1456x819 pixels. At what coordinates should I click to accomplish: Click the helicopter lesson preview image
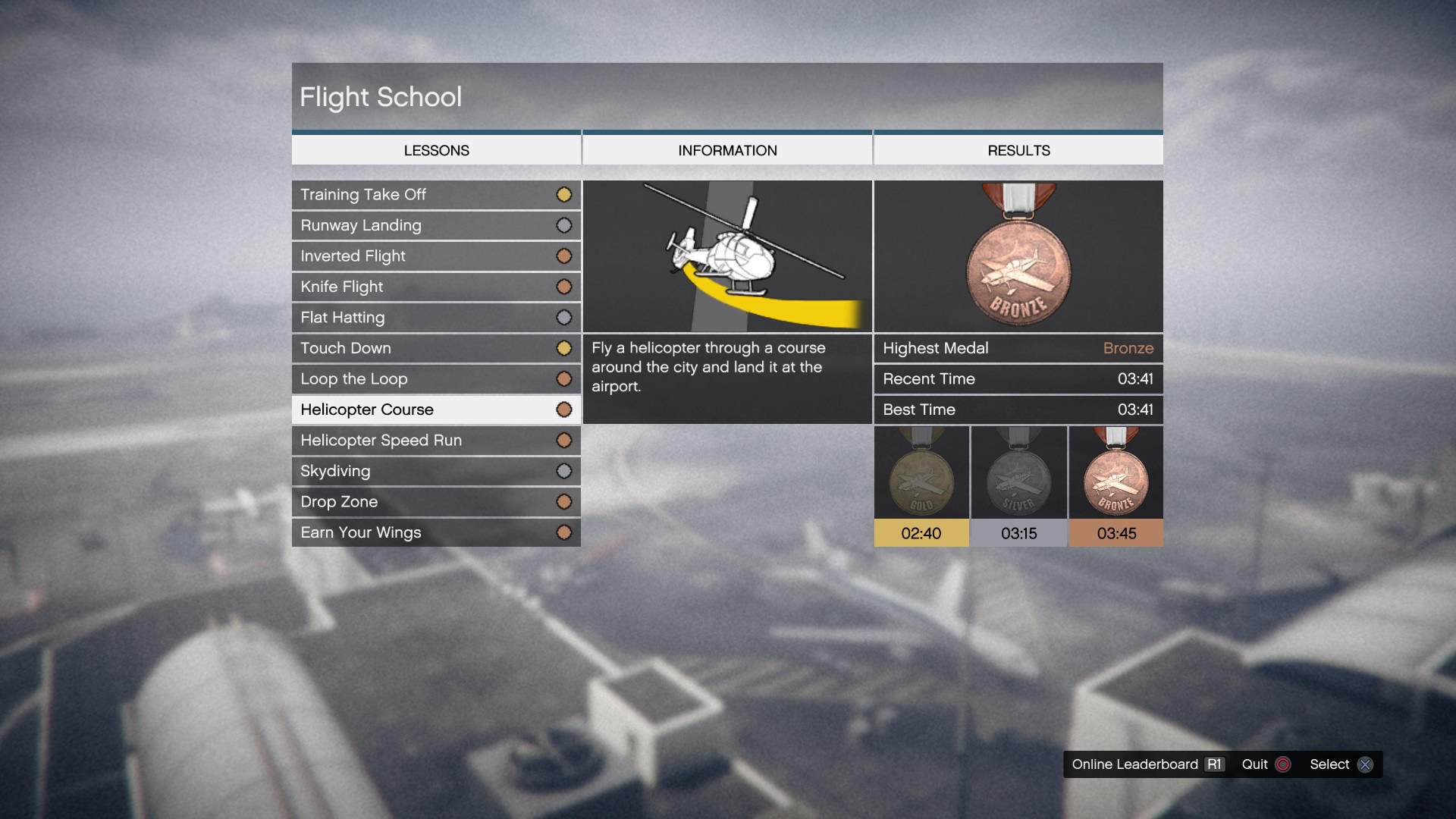click(727, 256)
